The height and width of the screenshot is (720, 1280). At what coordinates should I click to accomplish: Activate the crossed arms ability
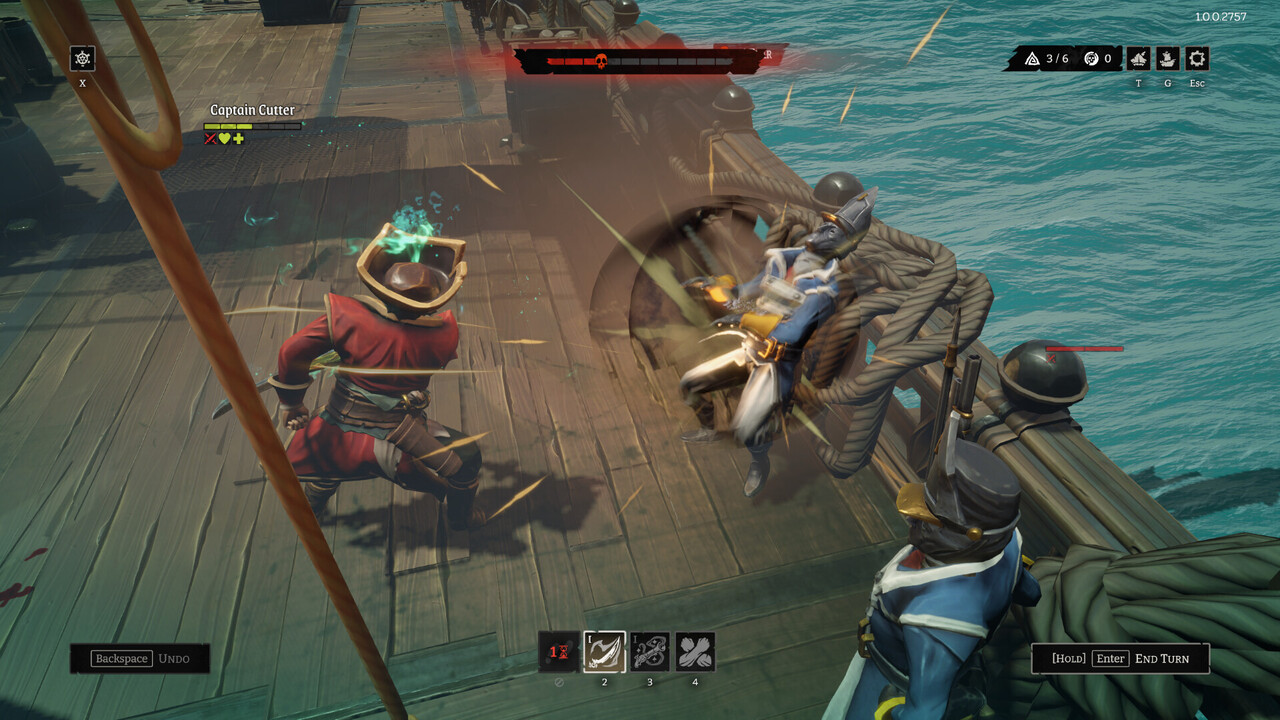pyautogui.click(x=695, y=652)
